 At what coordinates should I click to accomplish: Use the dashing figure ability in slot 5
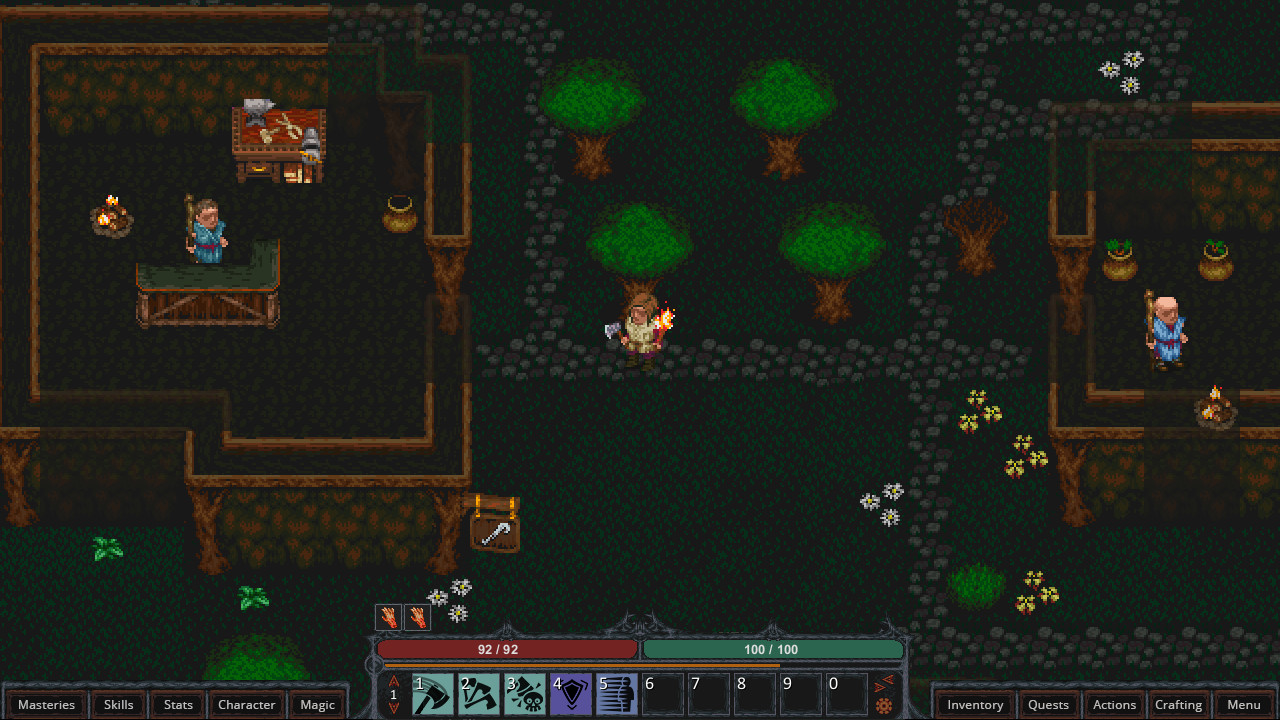(x=617, y=694)
